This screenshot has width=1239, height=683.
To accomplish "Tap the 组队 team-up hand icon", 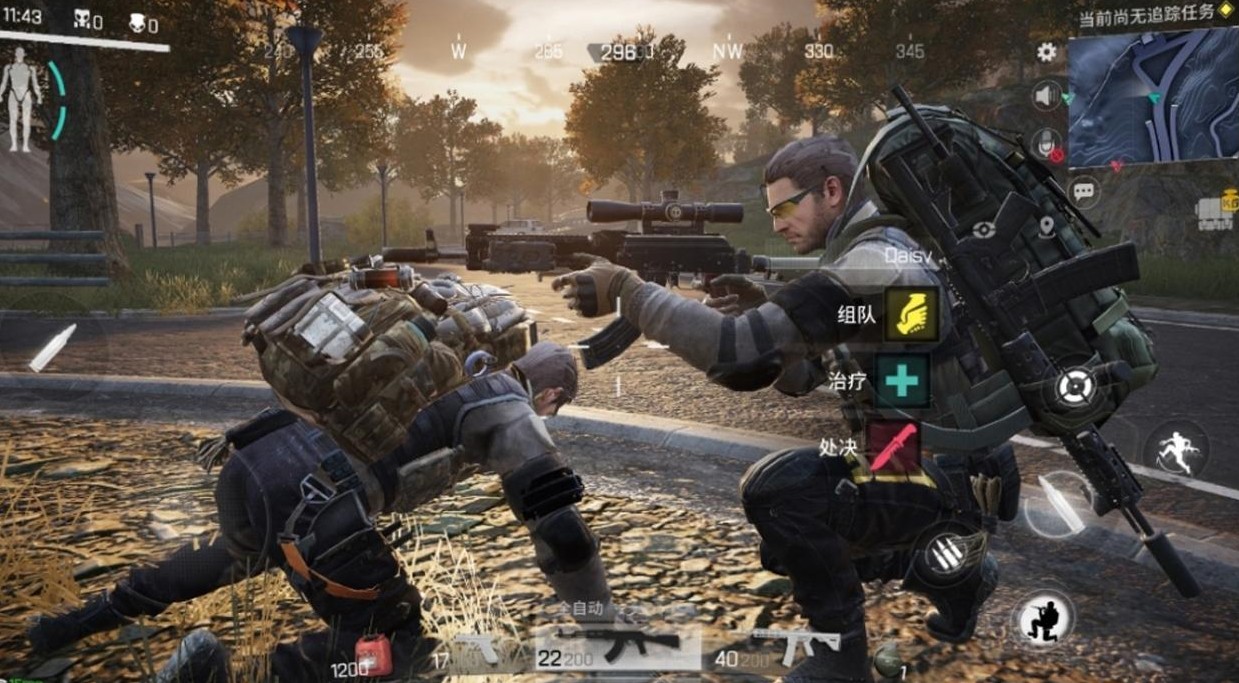I will click(x=911, y=314).
